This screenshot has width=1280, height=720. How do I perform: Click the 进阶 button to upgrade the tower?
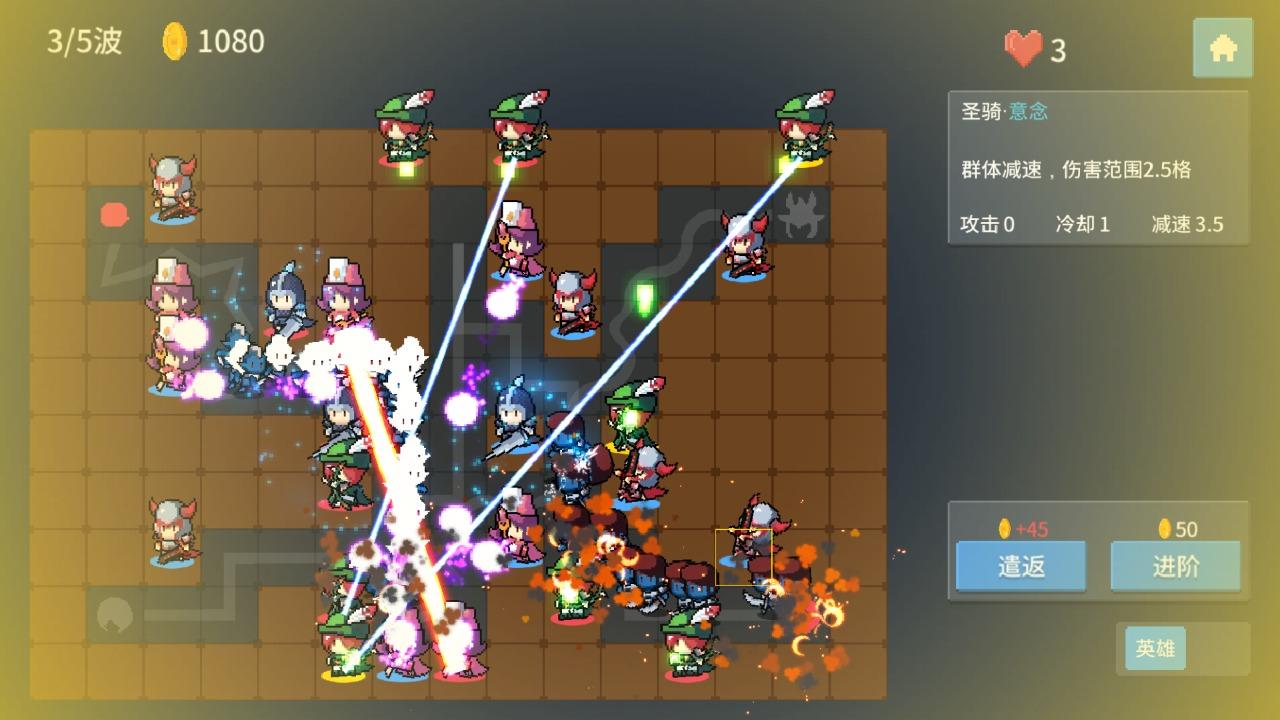click(1176, 566)
